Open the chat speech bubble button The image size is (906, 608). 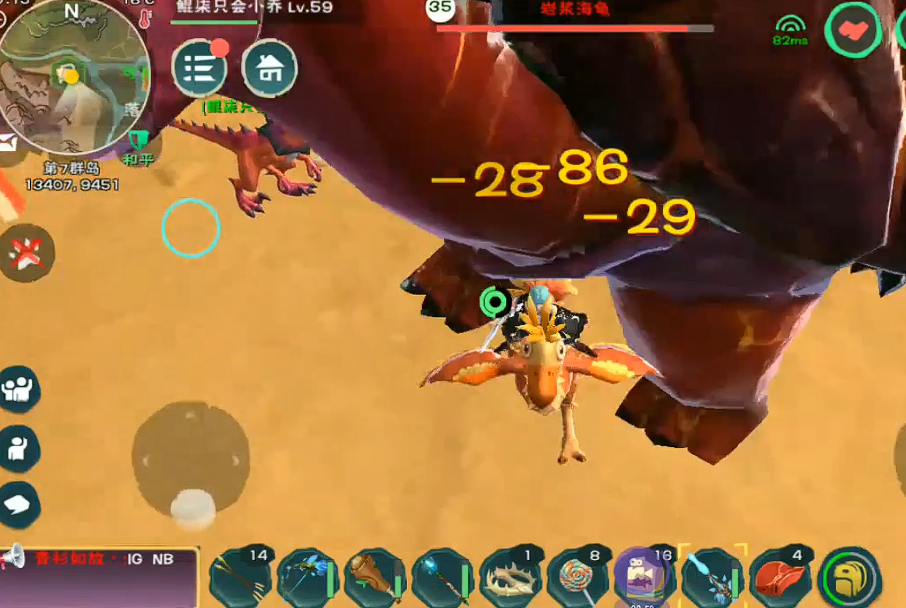(19, 505)
